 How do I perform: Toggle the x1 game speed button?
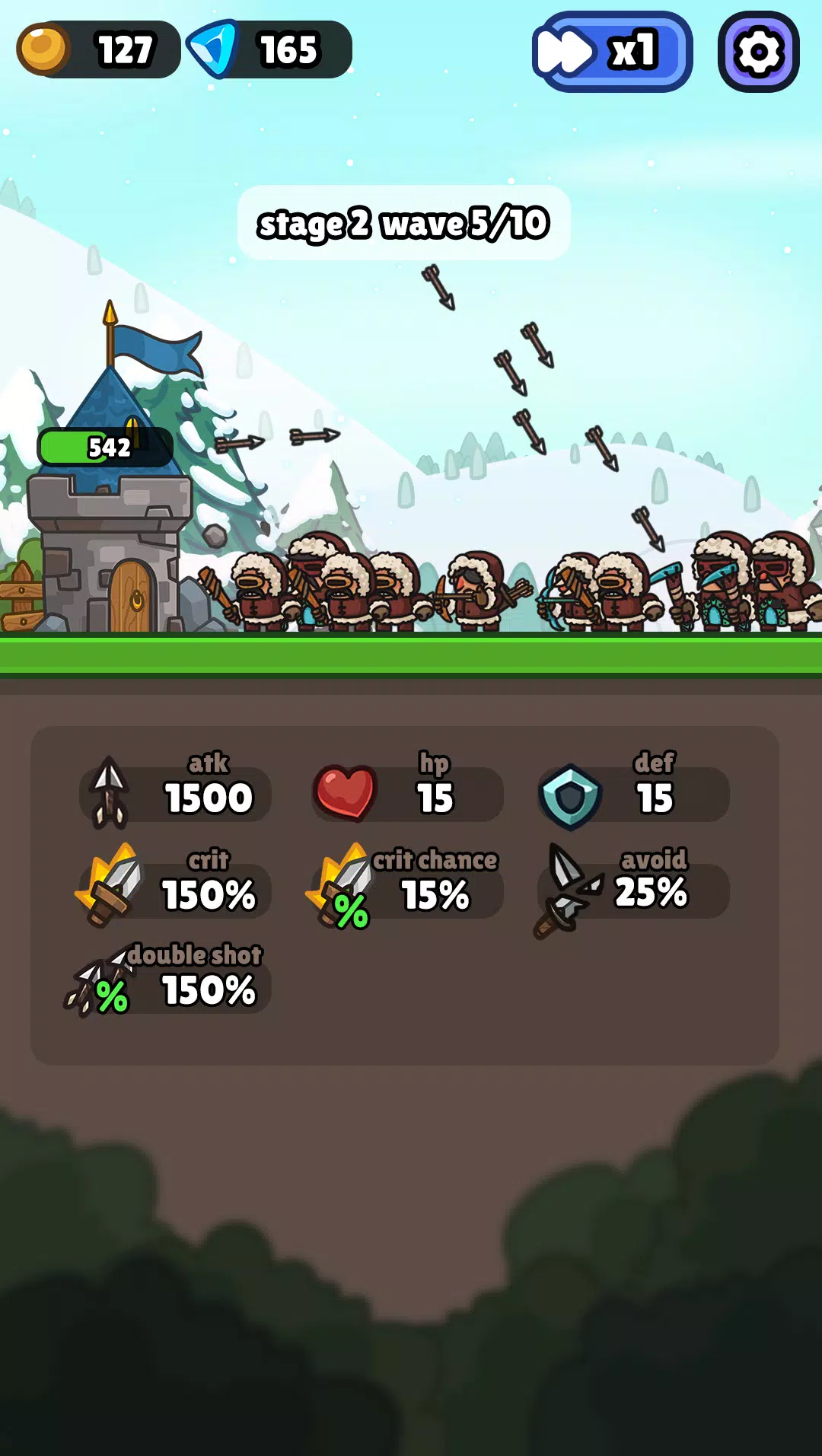point(612,52)
